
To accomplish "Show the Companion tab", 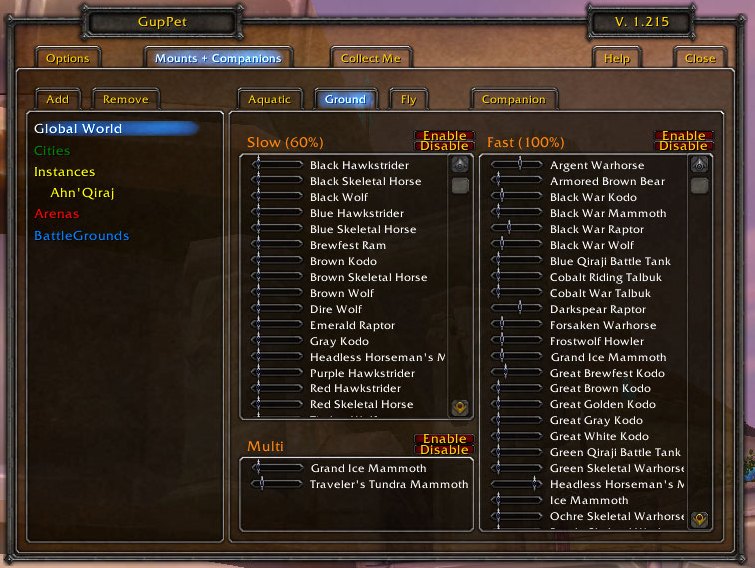I will point(513,99).
